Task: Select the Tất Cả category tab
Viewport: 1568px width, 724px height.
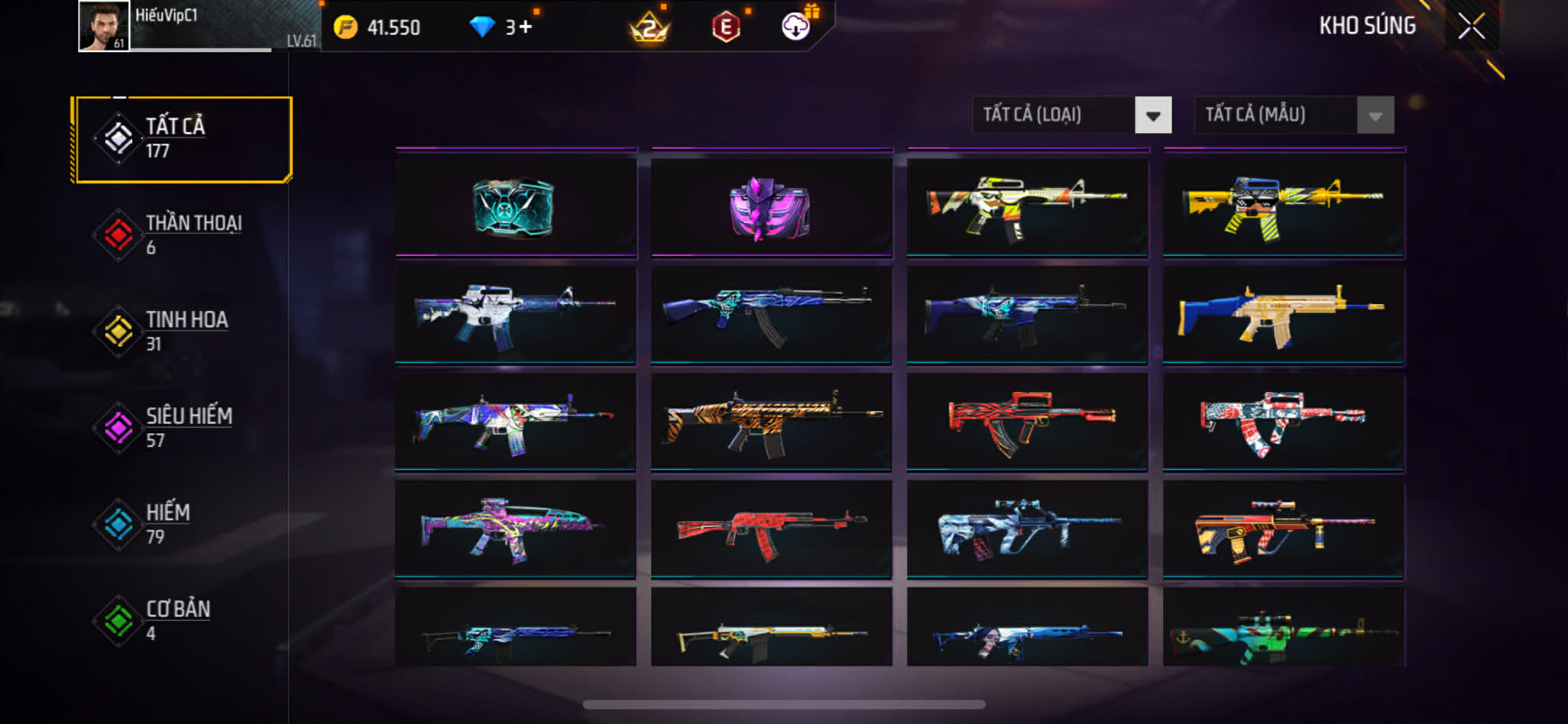Action: coord(182,139)
